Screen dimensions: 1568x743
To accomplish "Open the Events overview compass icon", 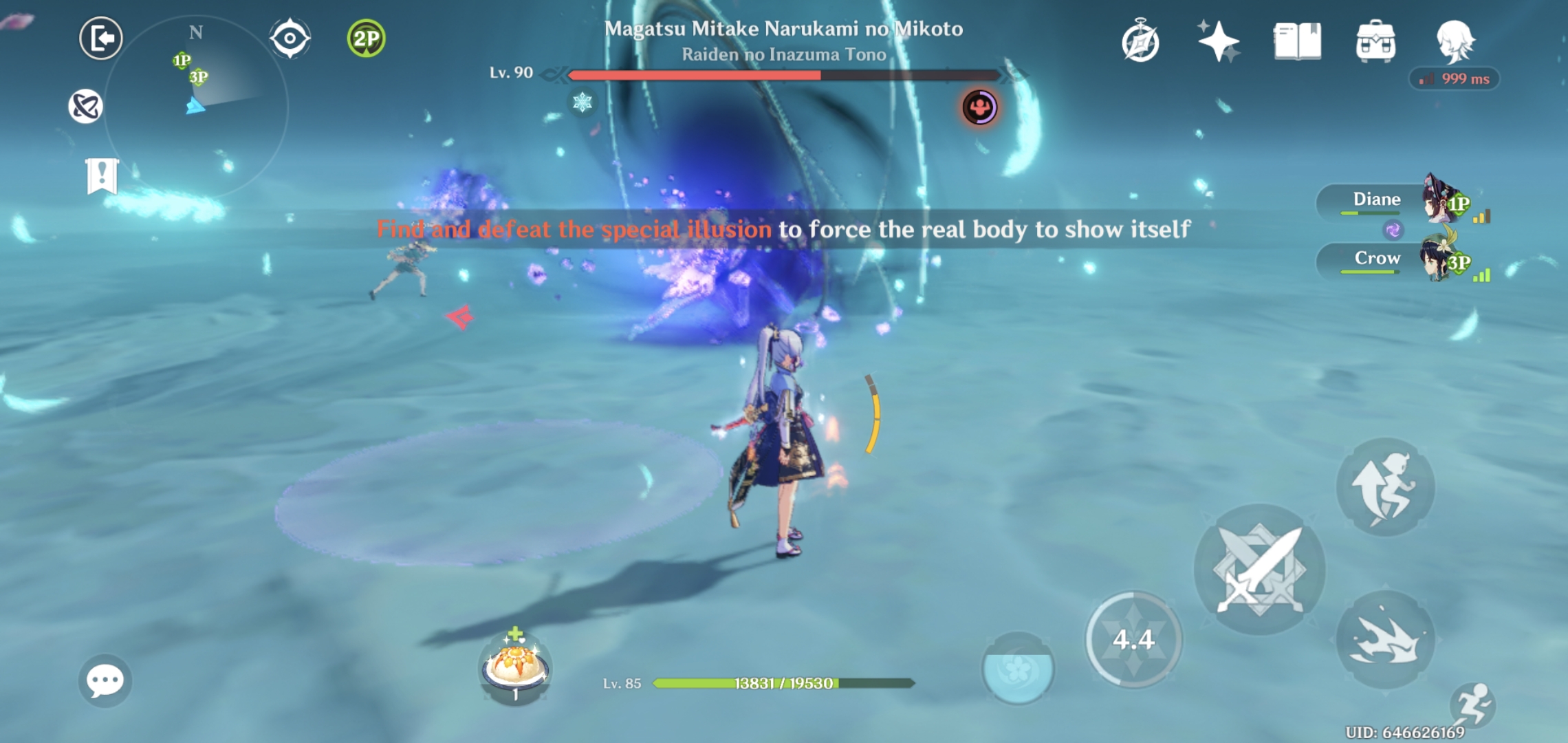I will pyautogui.click(x=1140, y=41).
